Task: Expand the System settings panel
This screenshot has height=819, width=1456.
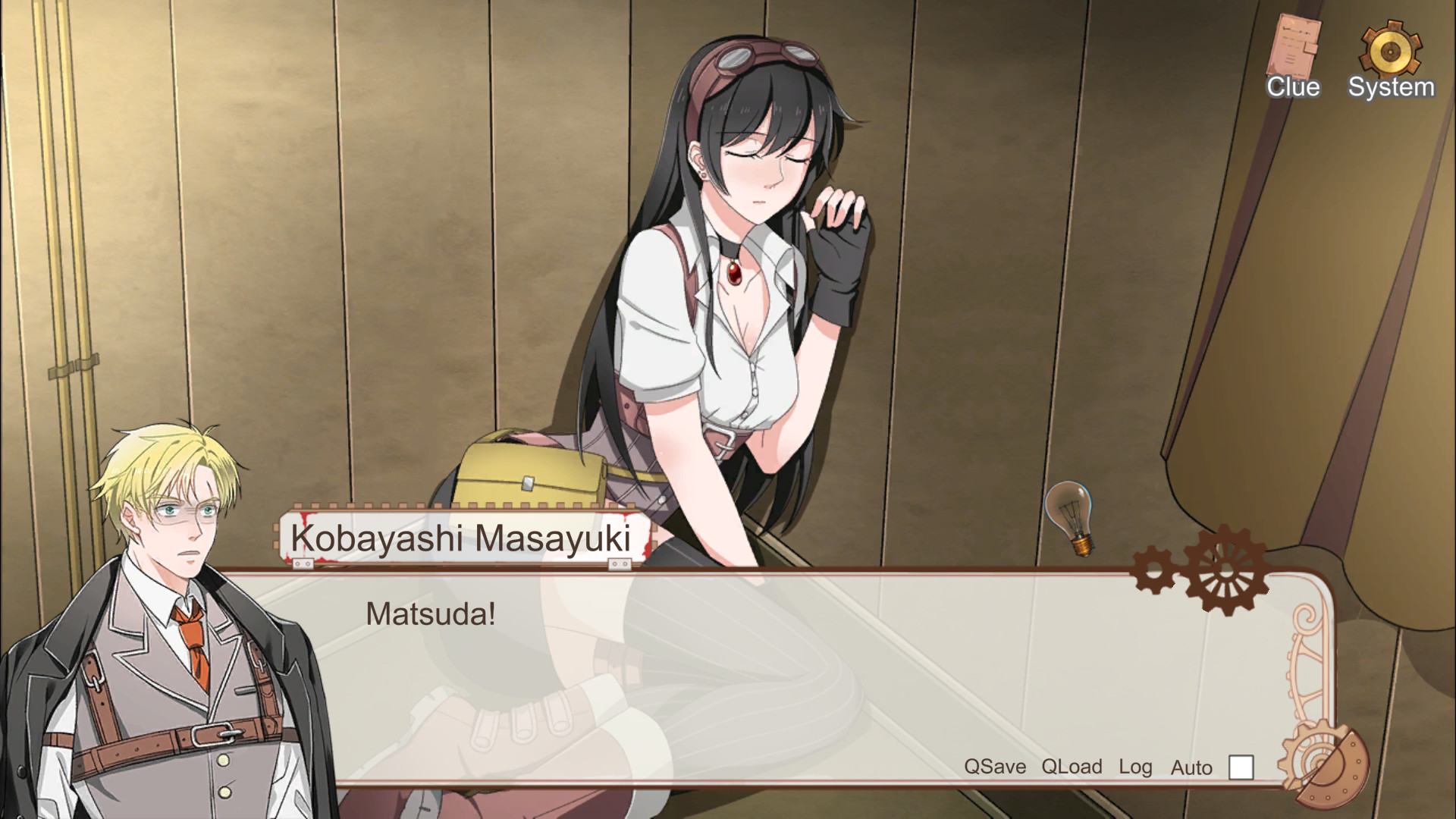Action: 1392,49
